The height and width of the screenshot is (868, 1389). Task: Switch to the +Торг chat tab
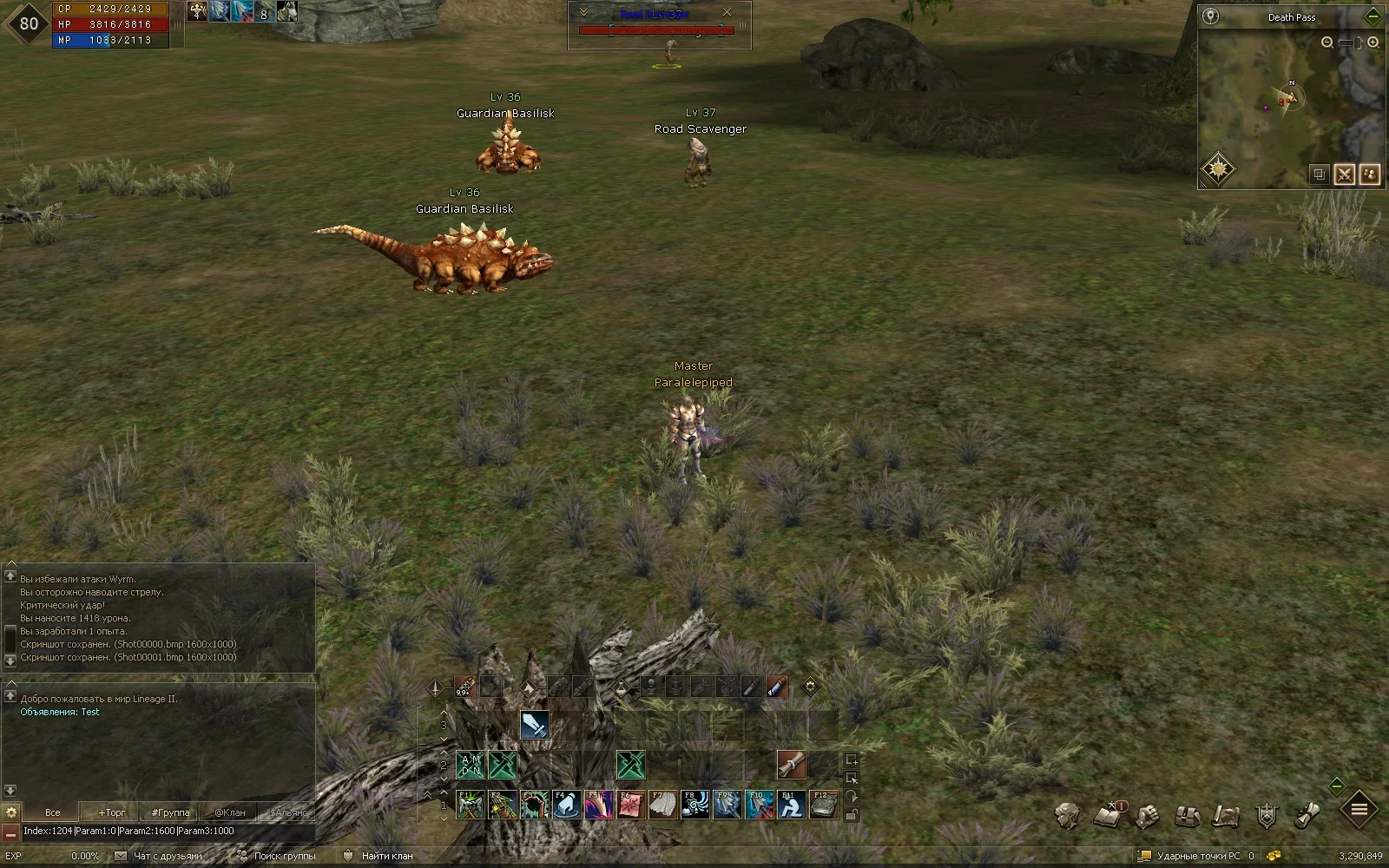(x=112, y=812)
